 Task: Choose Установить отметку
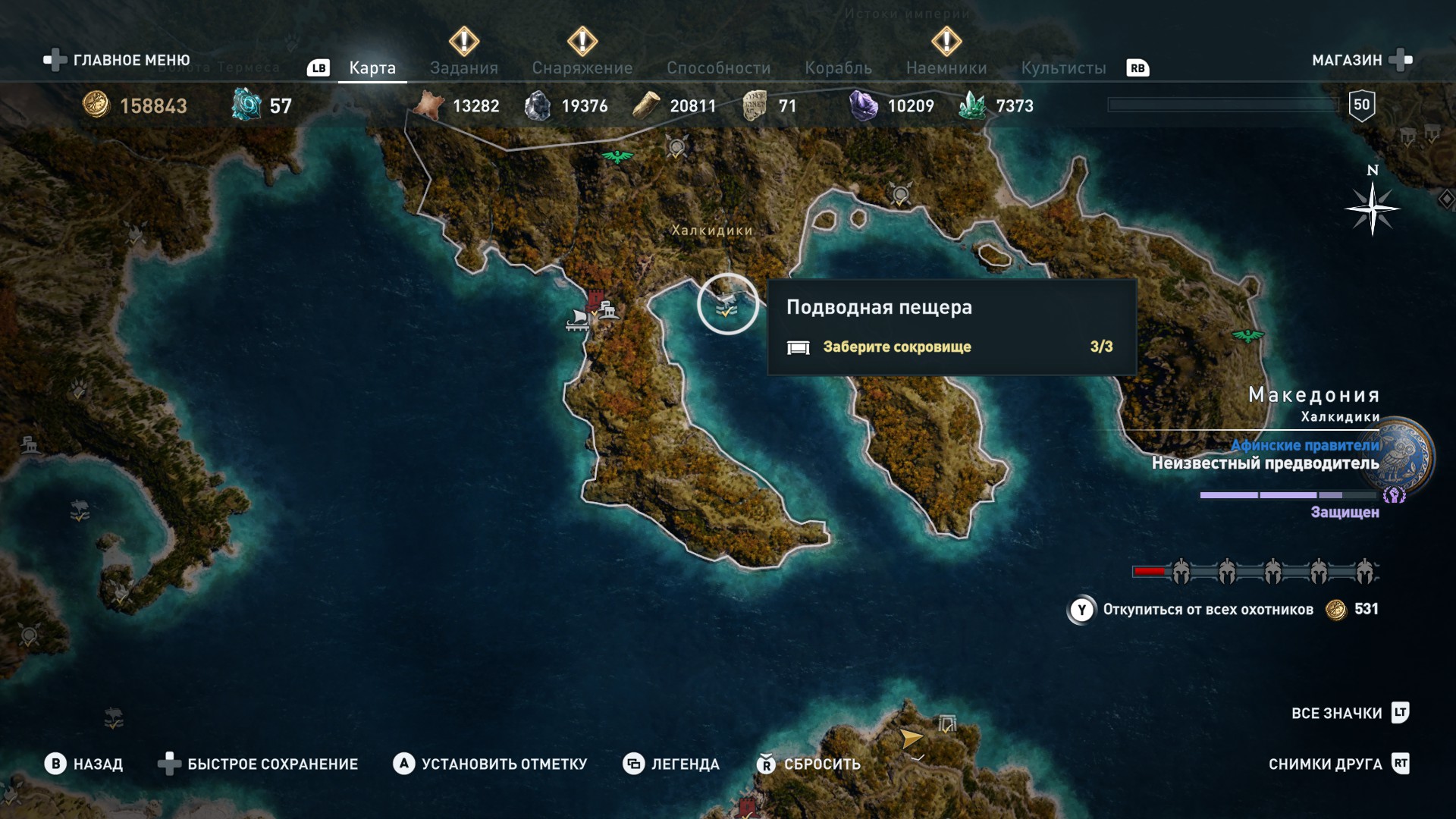pos(490,764)
